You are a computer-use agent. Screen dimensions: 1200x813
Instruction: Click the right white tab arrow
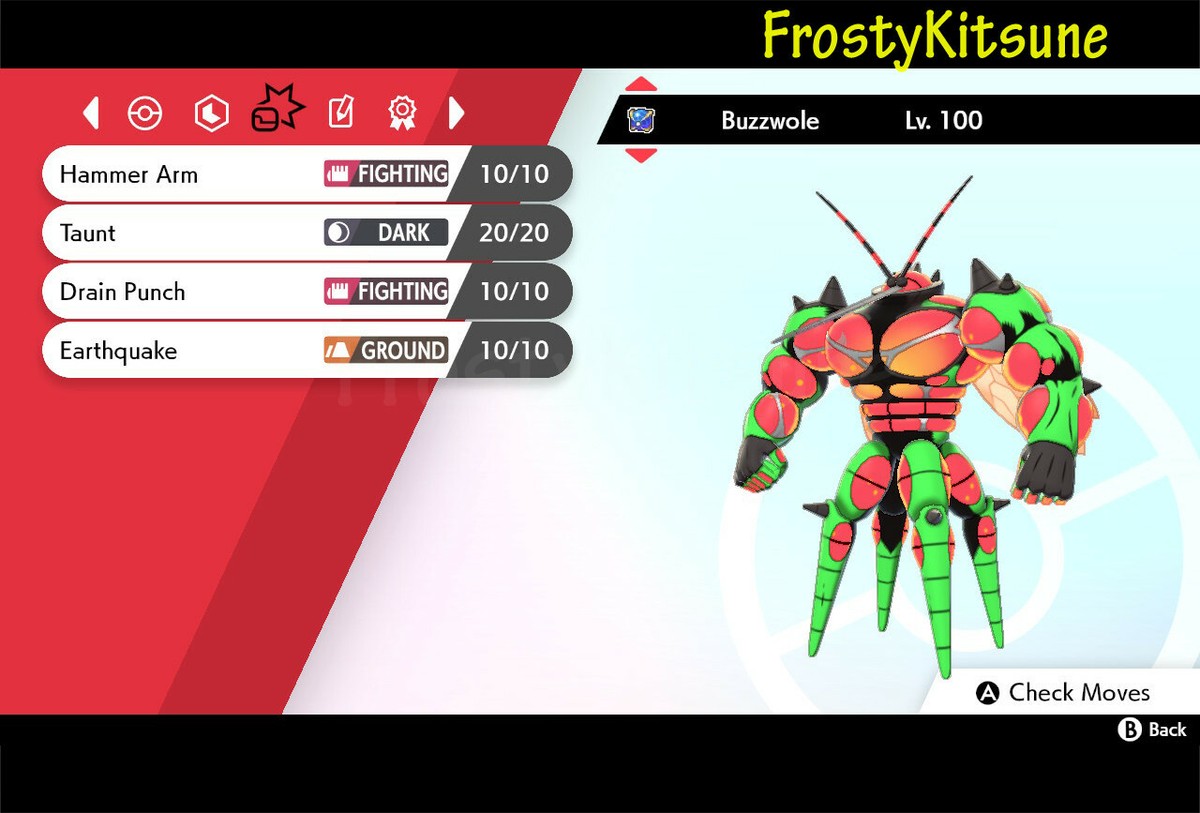coord(456,113)
